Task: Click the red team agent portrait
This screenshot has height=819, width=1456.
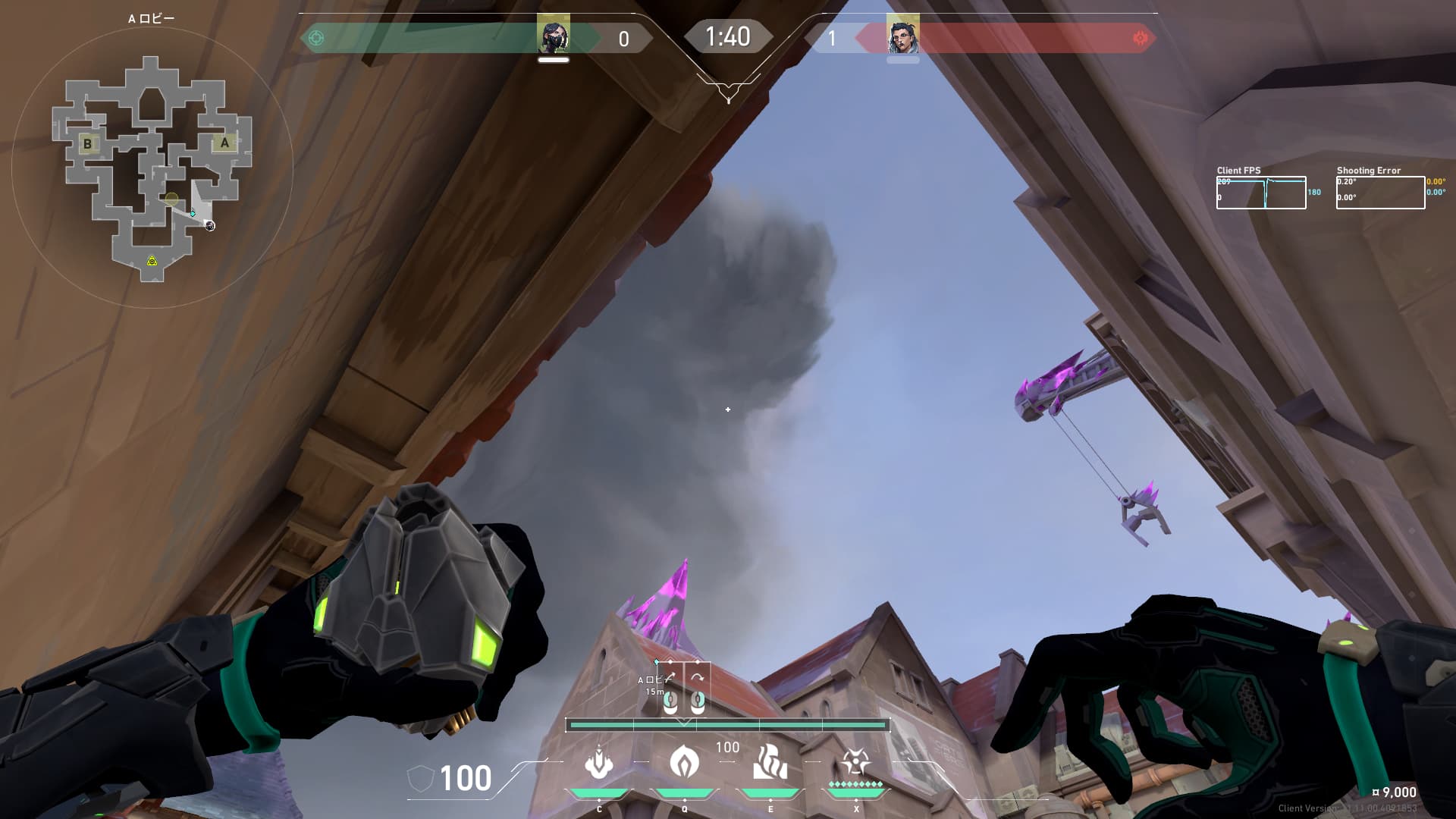Action: [x=902, y=36]
